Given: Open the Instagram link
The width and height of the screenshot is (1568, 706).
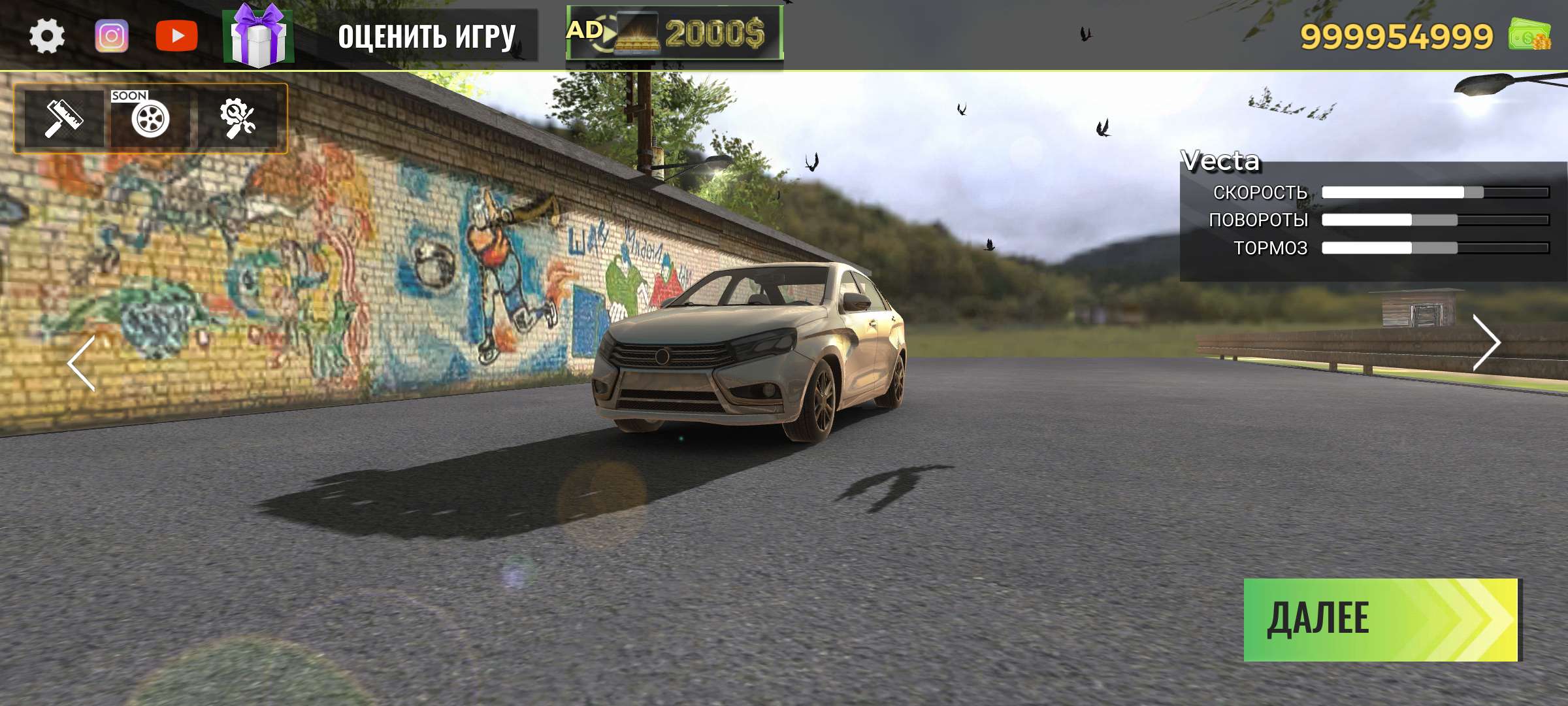Looking at the screenshot, I should click(x=112, y=36).
